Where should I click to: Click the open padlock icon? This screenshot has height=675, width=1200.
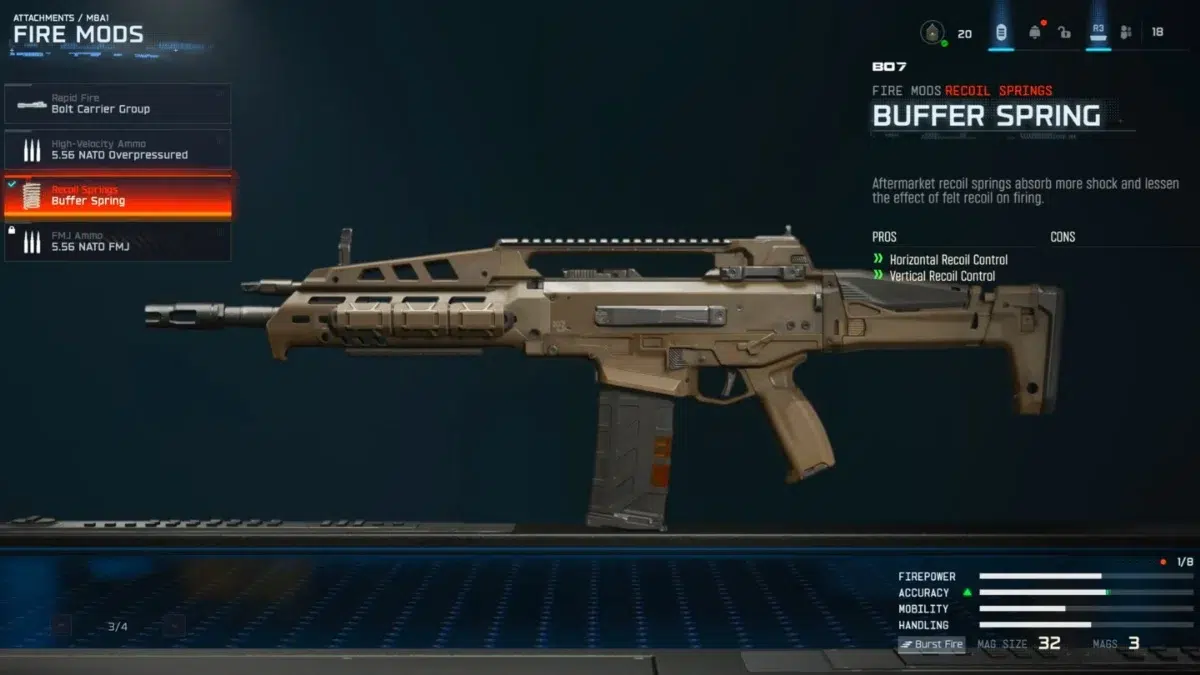point(1065,33)
